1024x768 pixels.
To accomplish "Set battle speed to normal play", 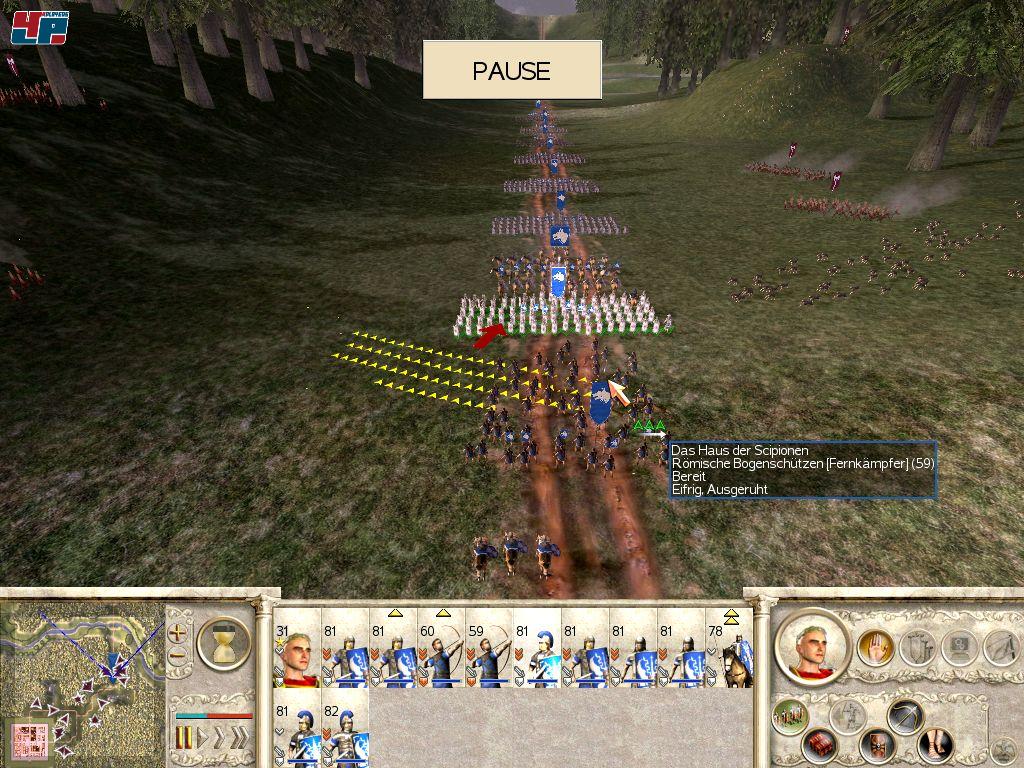I will pyautogui.click(x=203, y=738).
